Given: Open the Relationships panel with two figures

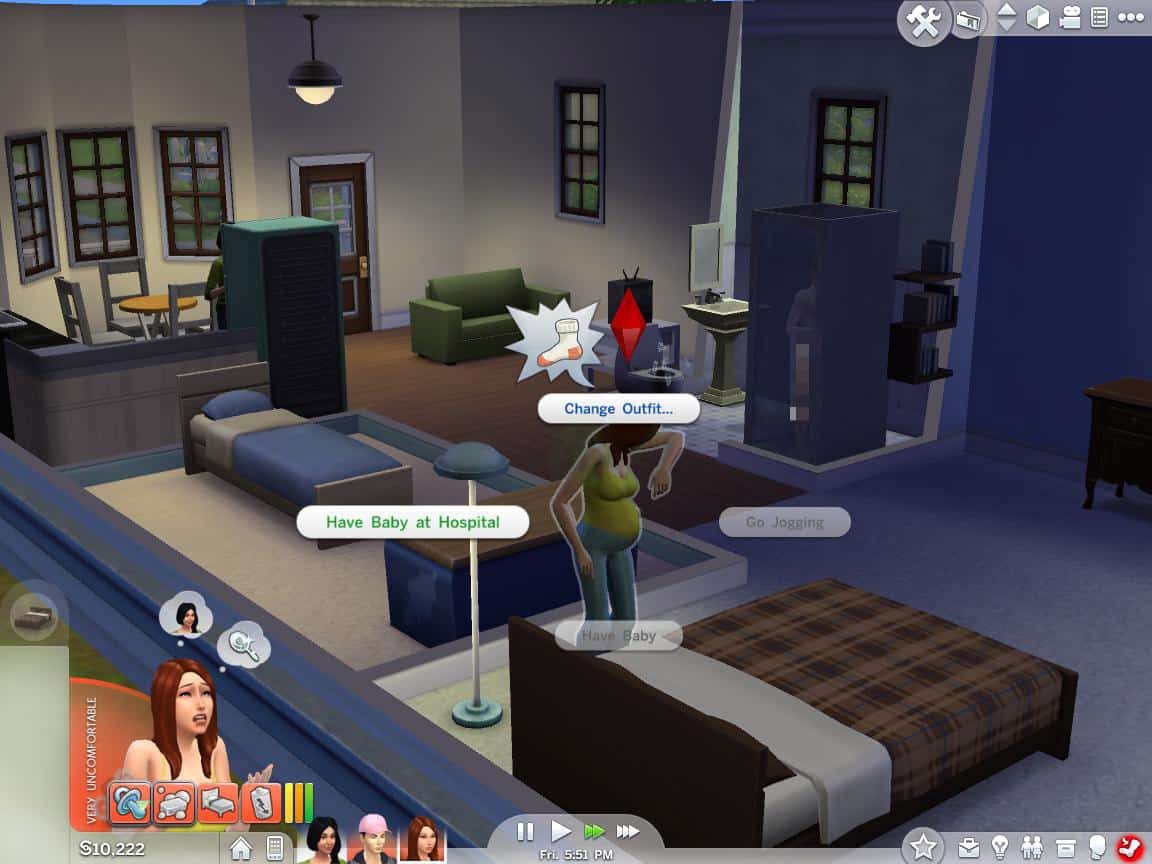Looking at the screenshot, I should click(x=1032, y=848).
